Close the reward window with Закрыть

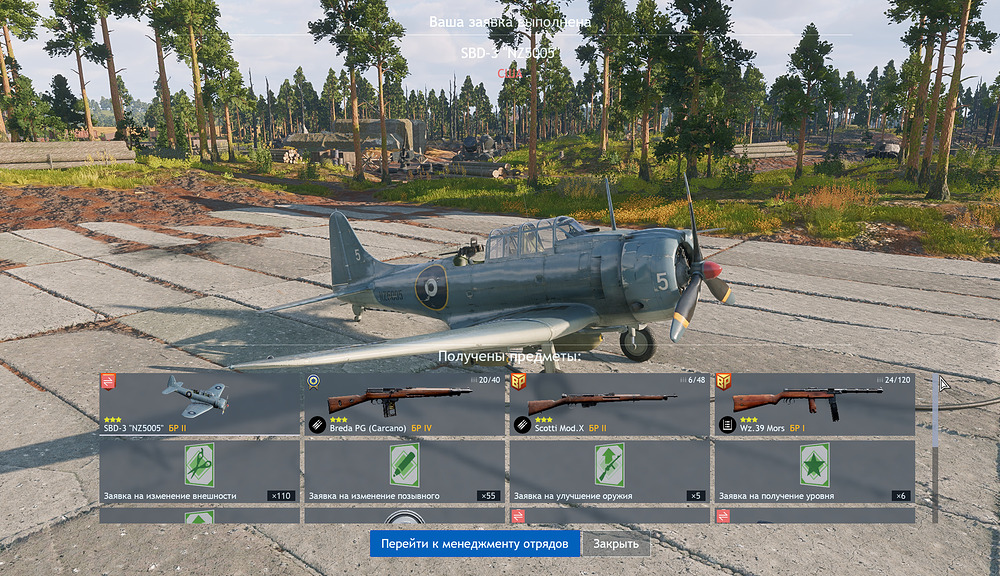click(615, 543)
